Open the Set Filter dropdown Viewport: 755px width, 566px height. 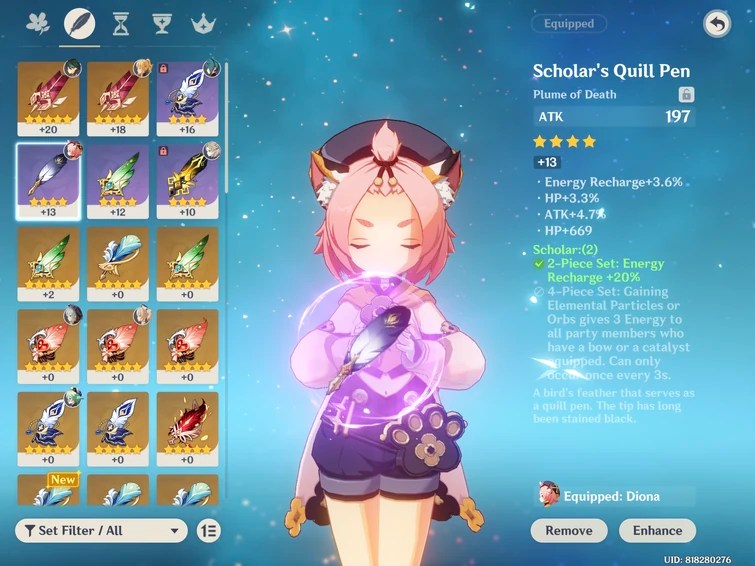[102, 531]
